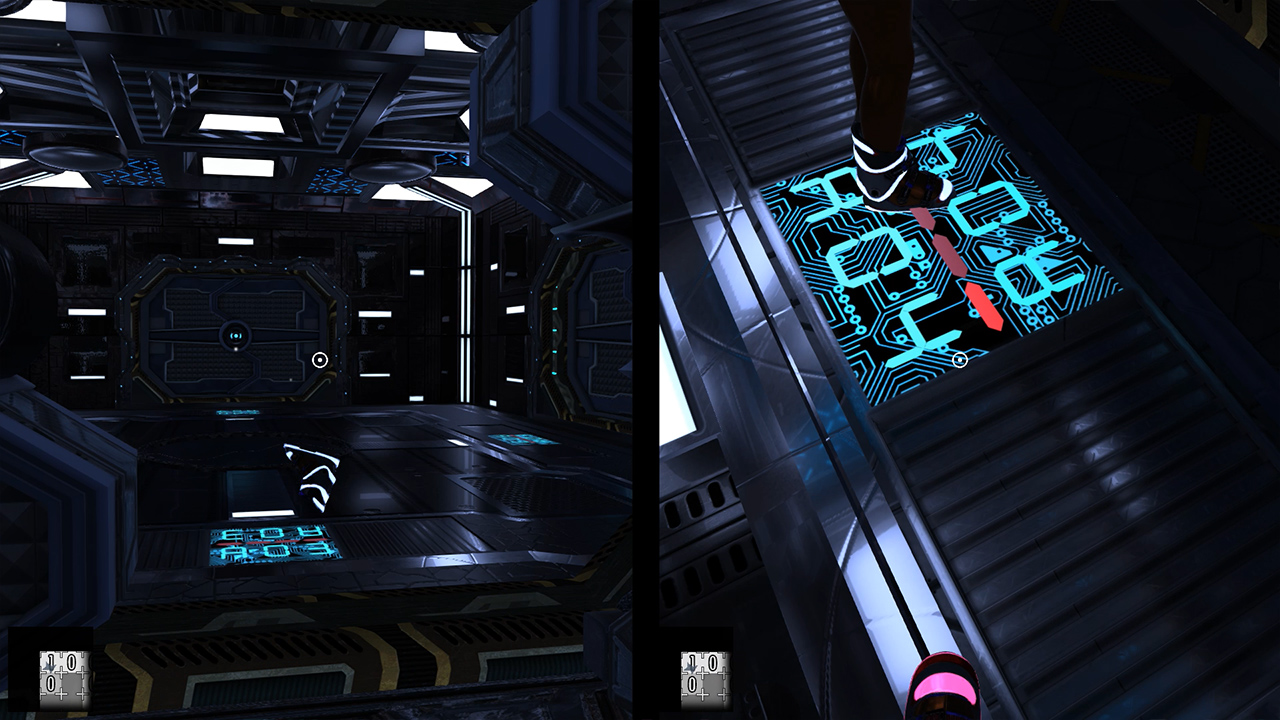Click the small cyan circuit panel near the door
1280x720 pixels.
[x=237, y=413]
